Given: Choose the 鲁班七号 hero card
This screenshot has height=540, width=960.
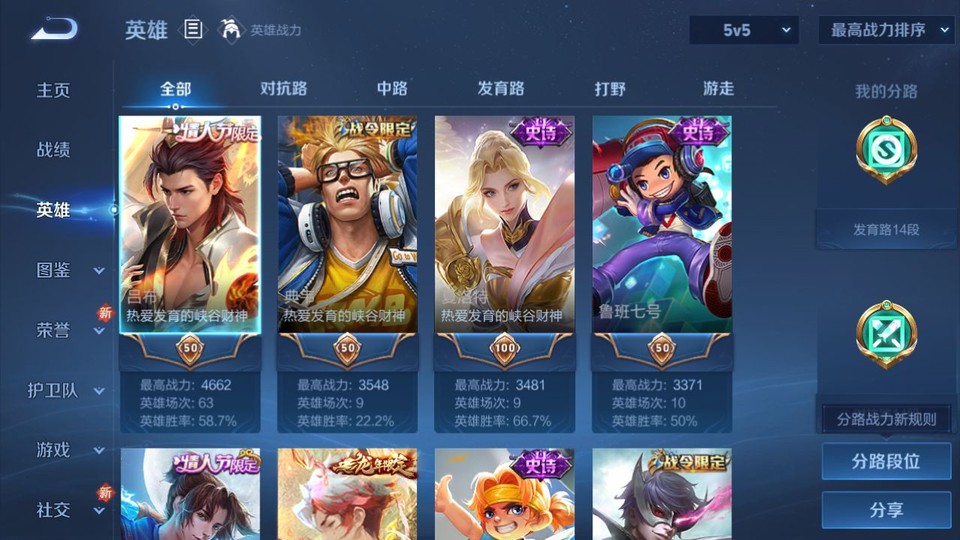Looking at the screenshot, I should click(x=662, y=225).
